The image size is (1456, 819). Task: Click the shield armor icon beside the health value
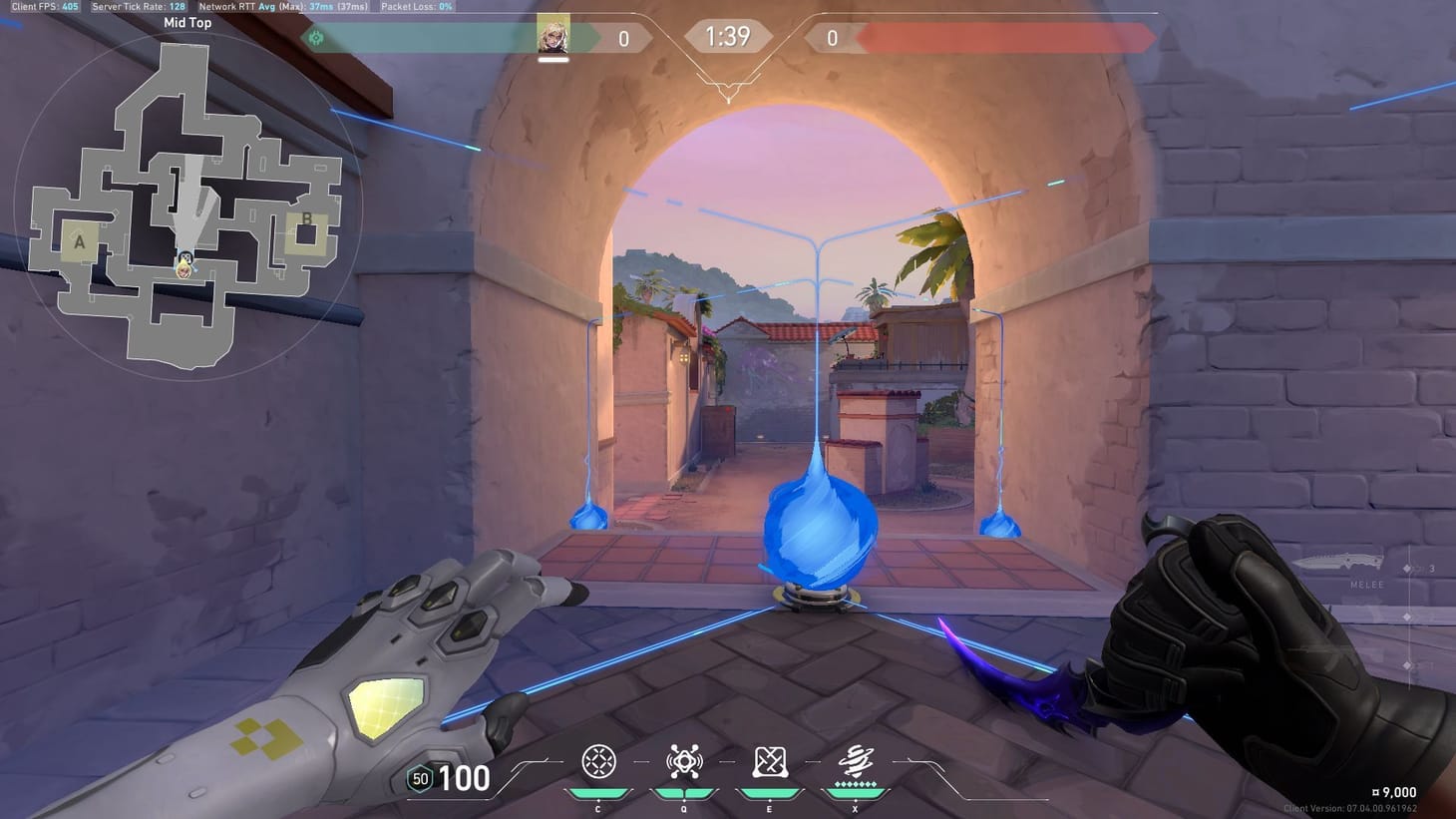tap(419, 778)
